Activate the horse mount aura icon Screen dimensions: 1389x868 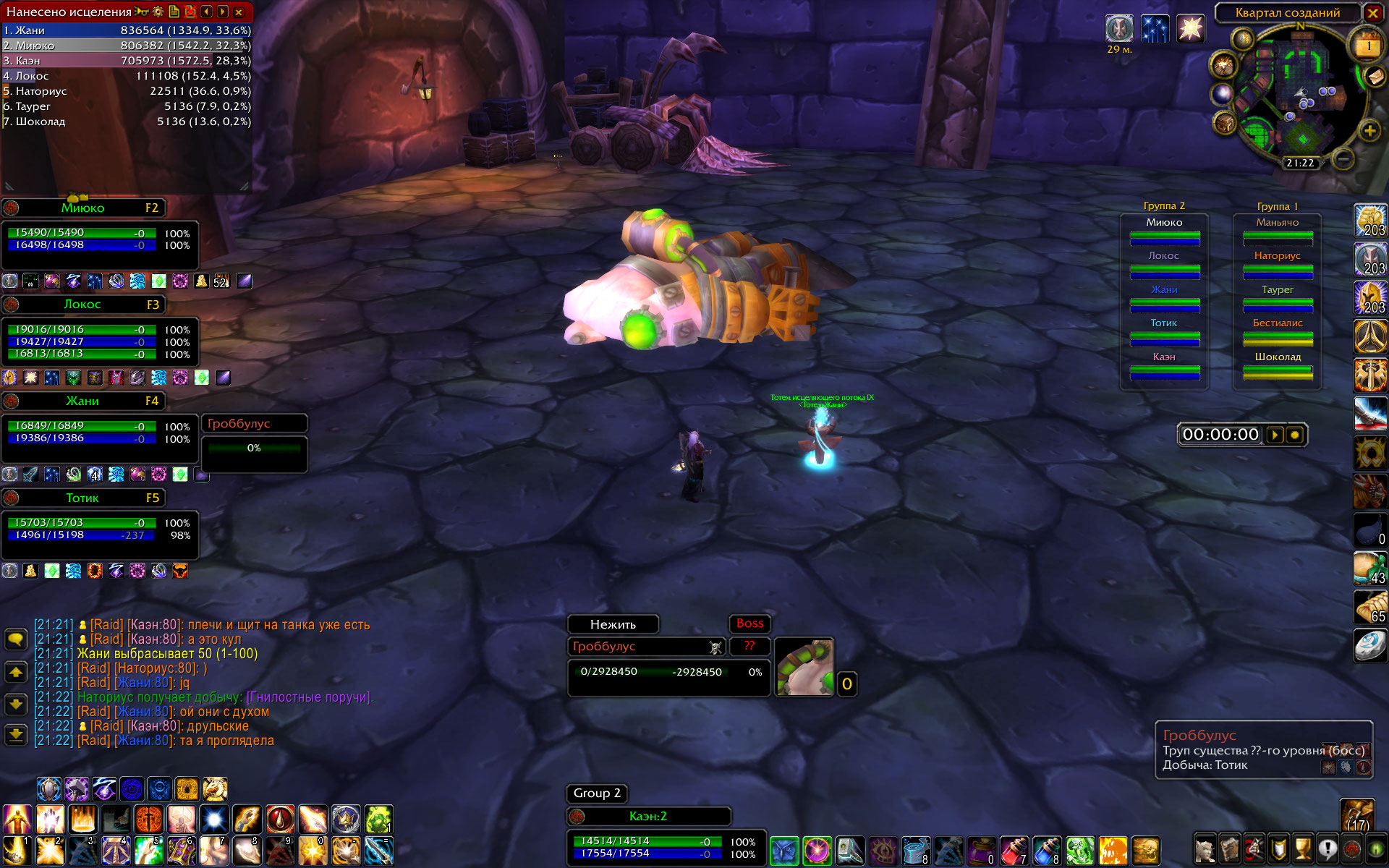[215, 788]
